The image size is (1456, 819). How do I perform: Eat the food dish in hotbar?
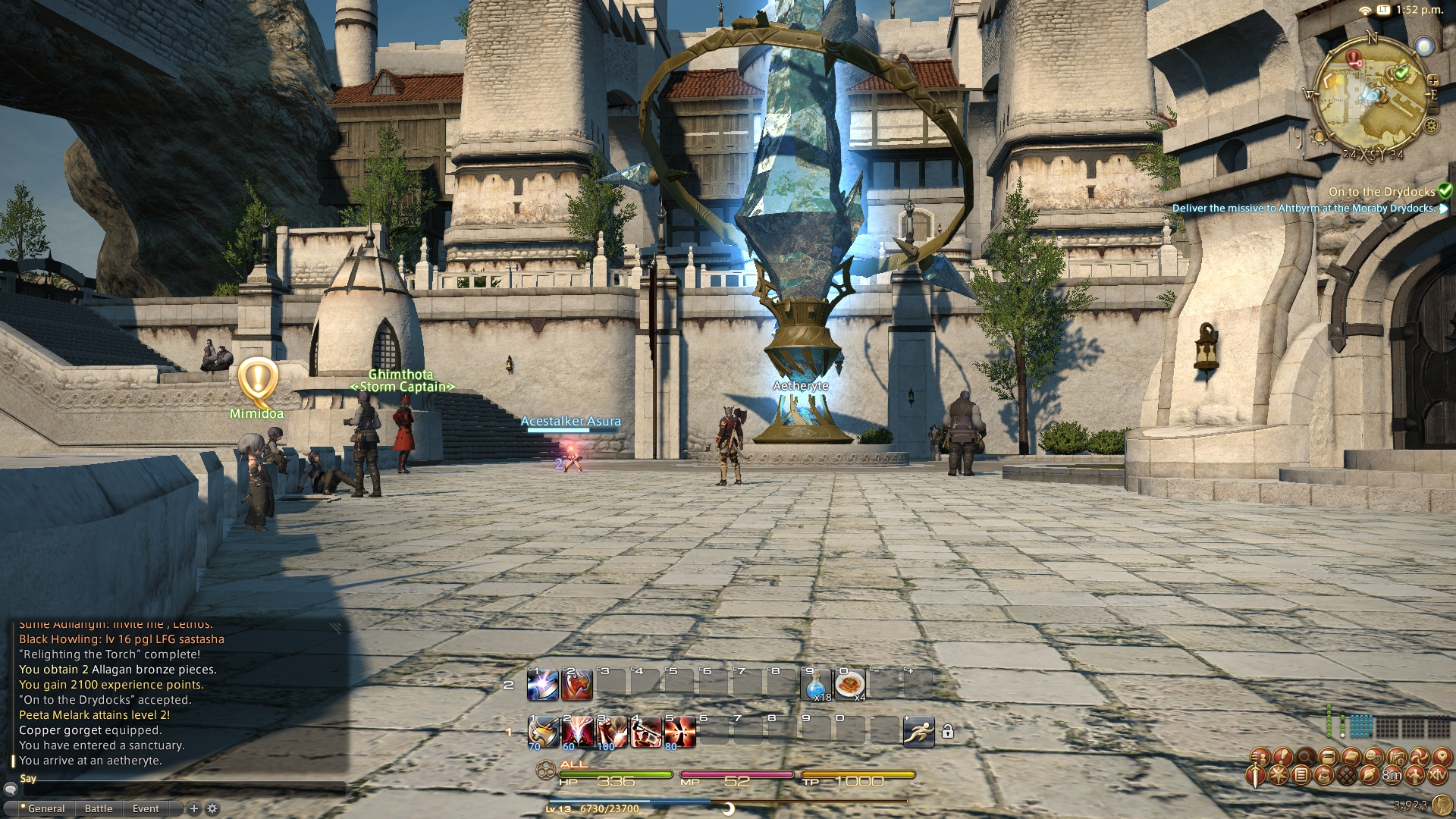point(849,685)
